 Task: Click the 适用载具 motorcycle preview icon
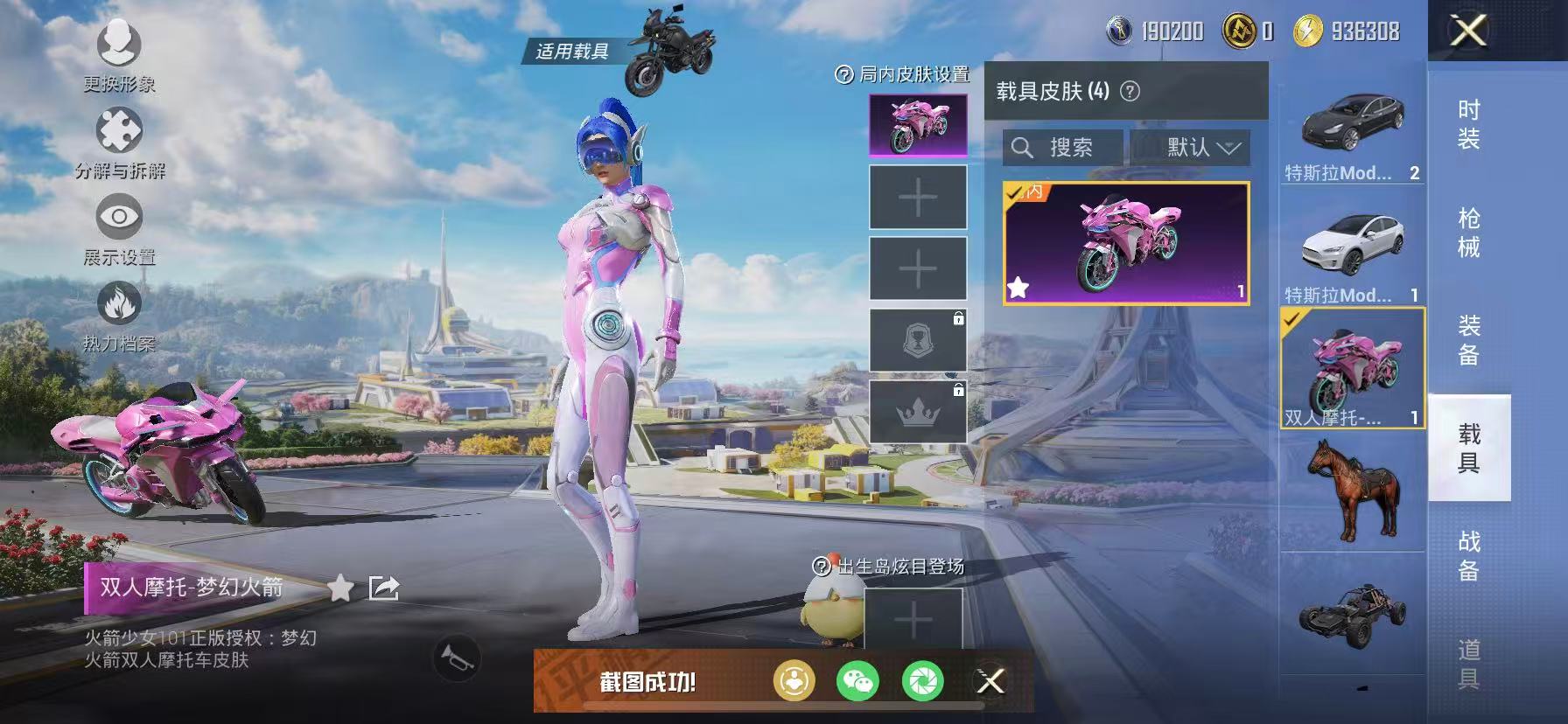click(x=670, y=48)
